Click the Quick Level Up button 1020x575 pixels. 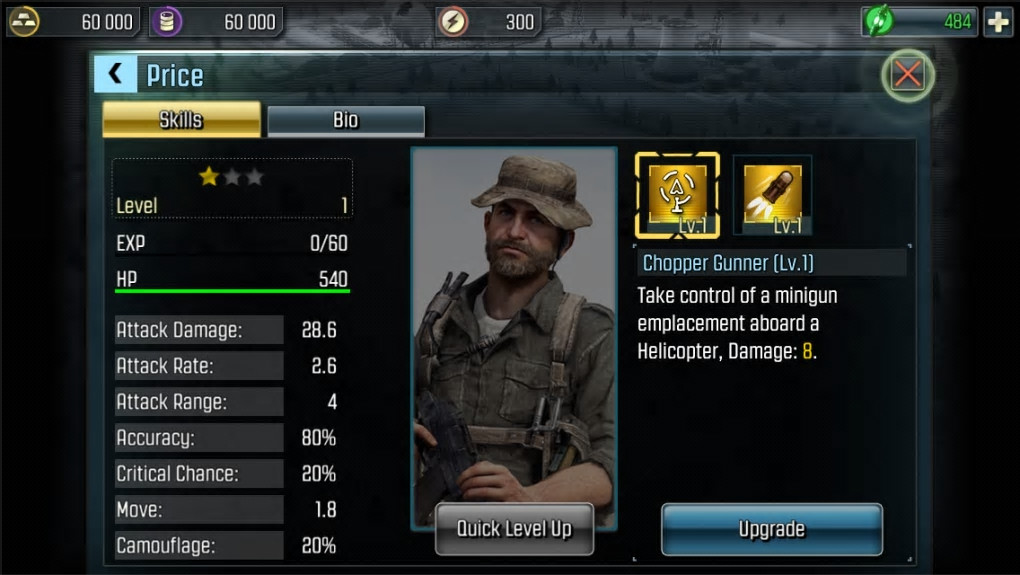coord(514,528)
